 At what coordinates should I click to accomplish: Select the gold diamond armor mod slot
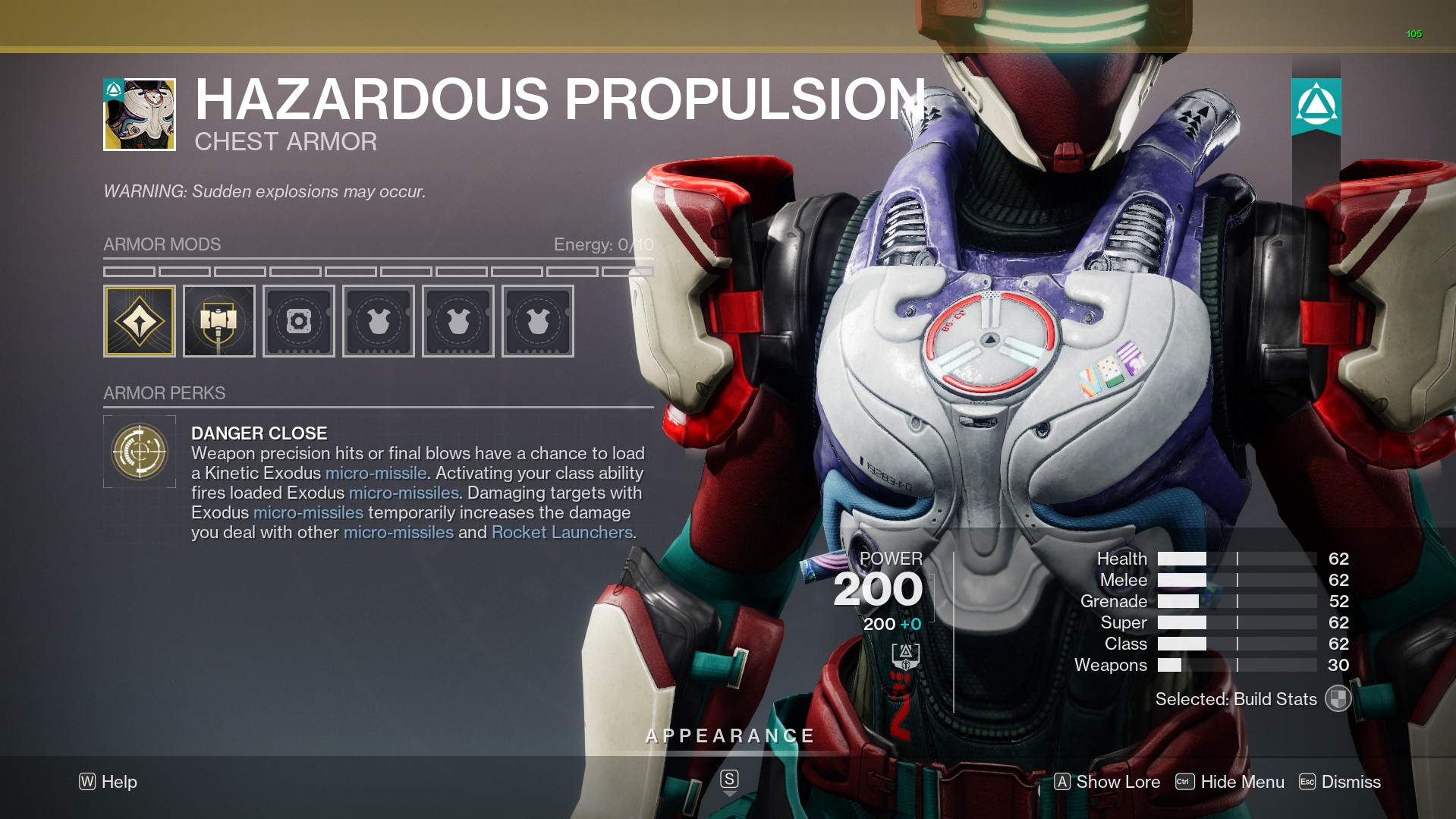coord(140,321)
